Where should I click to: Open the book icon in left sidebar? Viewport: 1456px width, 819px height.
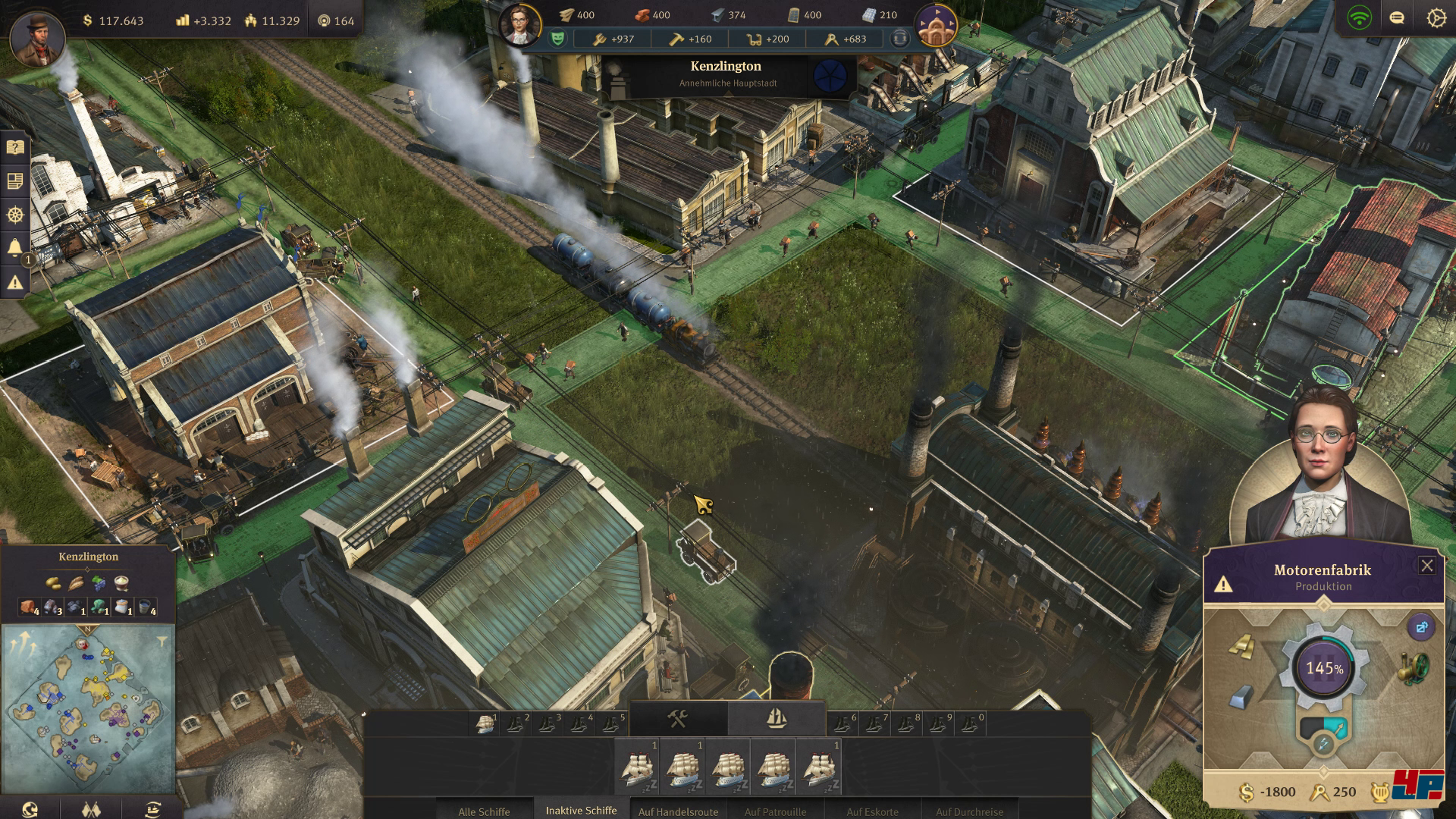tap(15, 147)
